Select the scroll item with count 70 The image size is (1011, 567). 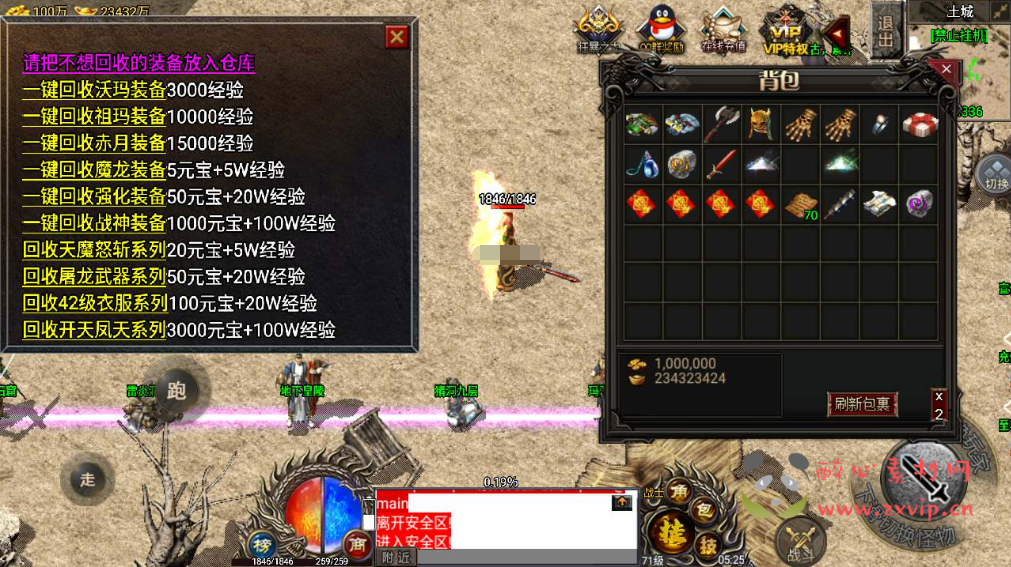[800, 204]
